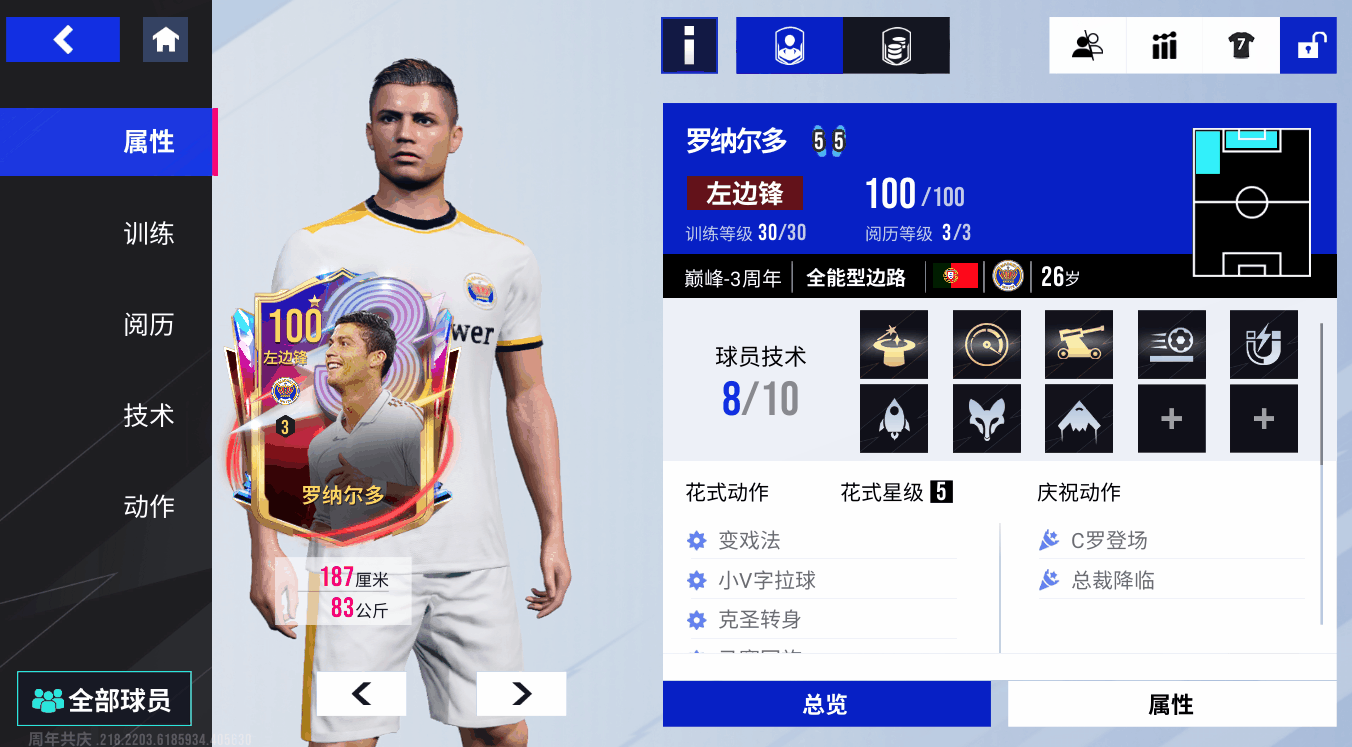Open the 全部球员 all players list
The image size is (1352, 747).
click(x=103, y=699)
